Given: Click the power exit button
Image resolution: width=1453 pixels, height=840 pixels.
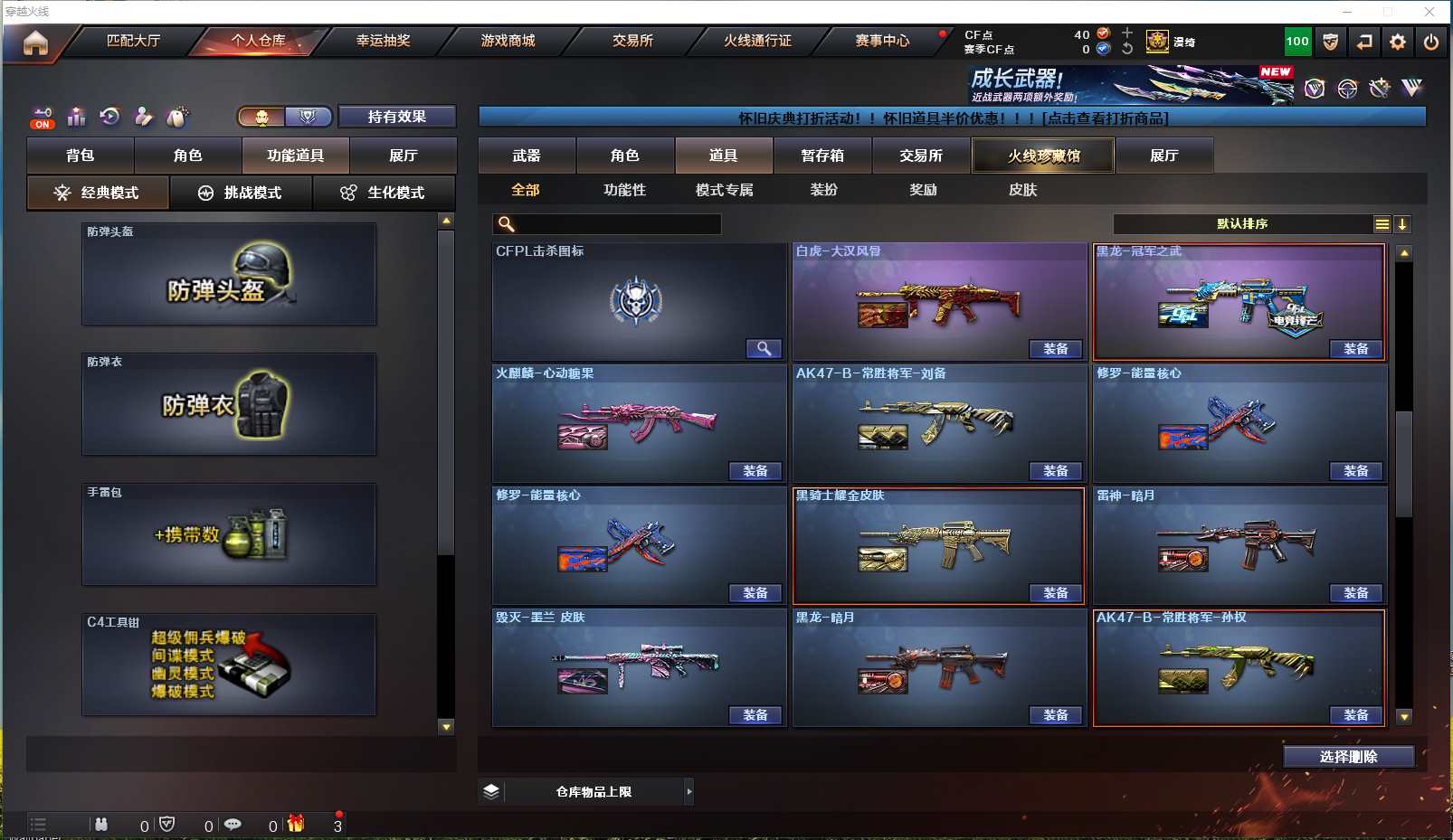Looking at the screenshot, I should (x=1430, y=42).
